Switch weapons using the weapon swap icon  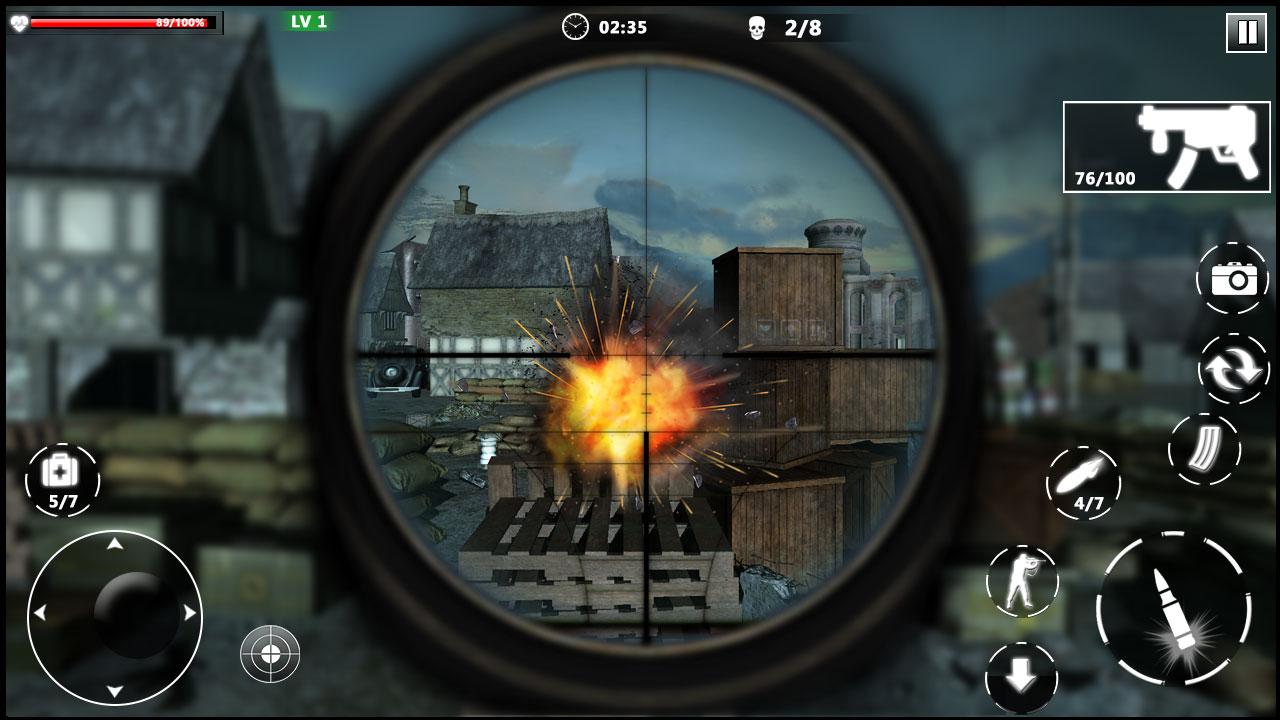pos(1236,368)
